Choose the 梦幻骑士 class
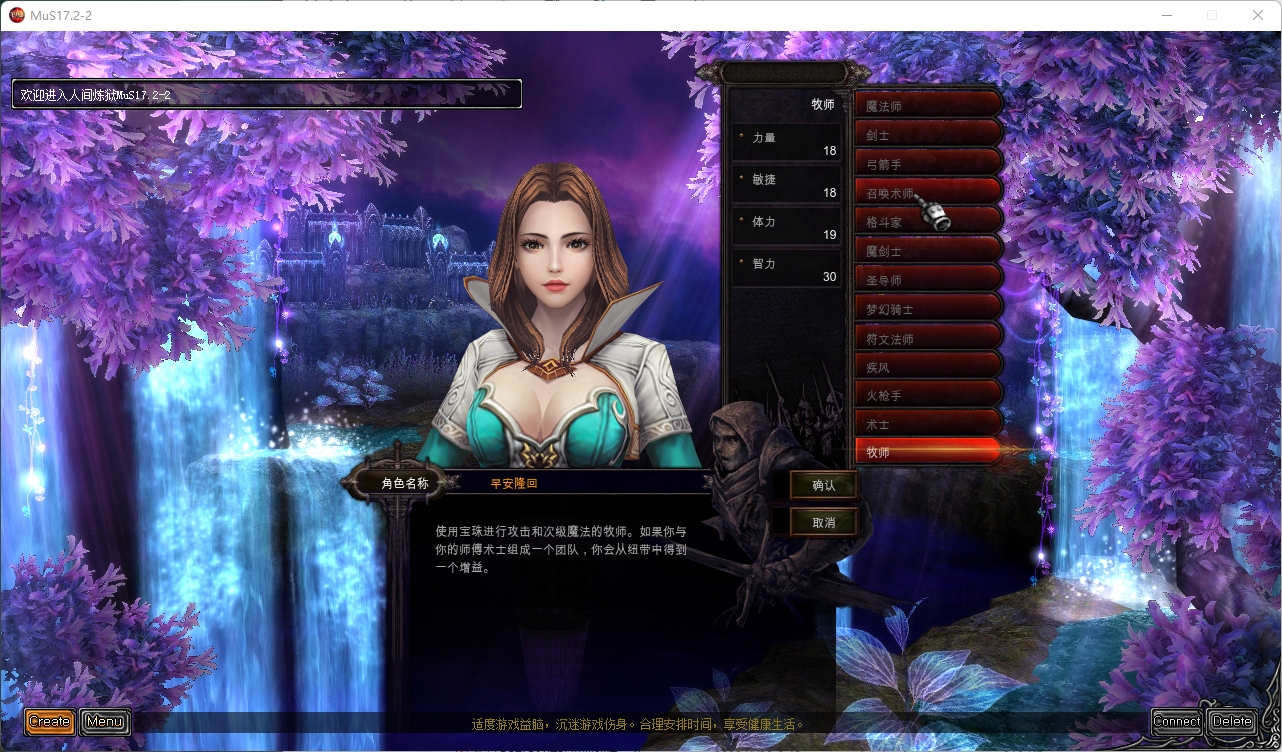Image resolution: width=1282 pixels, height=752 pixels. pyautogui.click(x=927, y=308)
